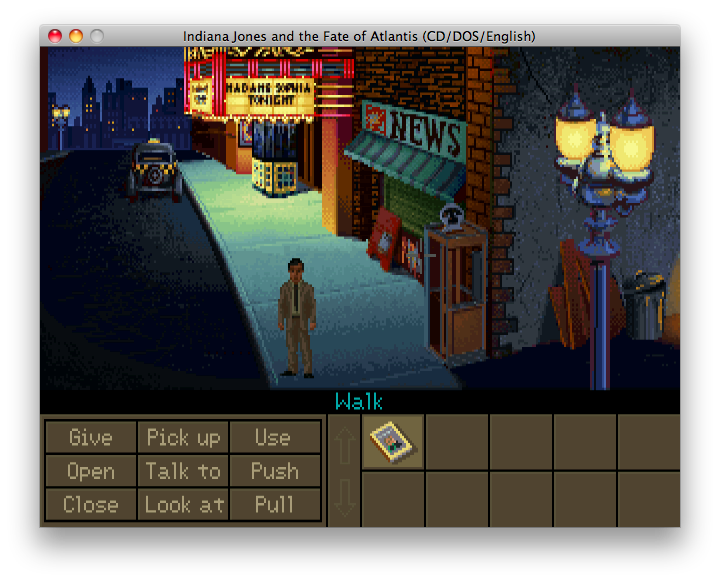Click the inventory scroll down arrow
This screenshot has height=582, width=720.
point(343,497)
